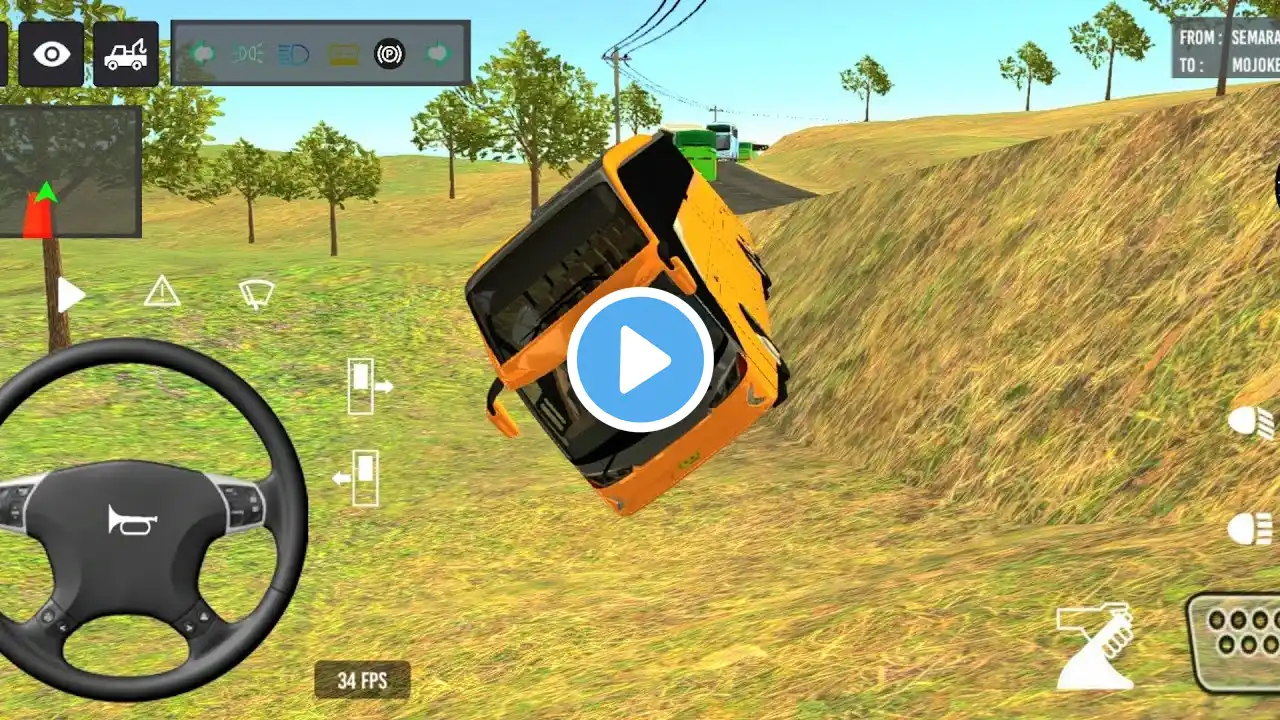Switch on the low beam headlights

point(1252,422)
